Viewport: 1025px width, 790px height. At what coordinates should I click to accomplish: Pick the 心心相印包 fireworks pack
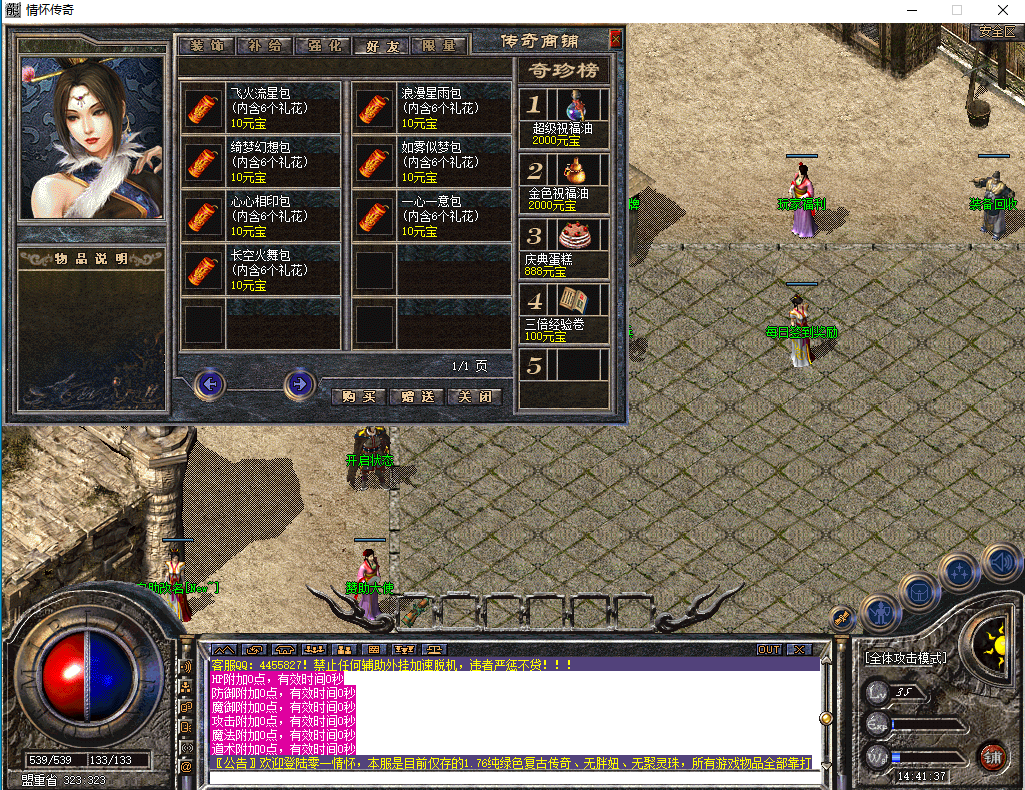[203, 216]
